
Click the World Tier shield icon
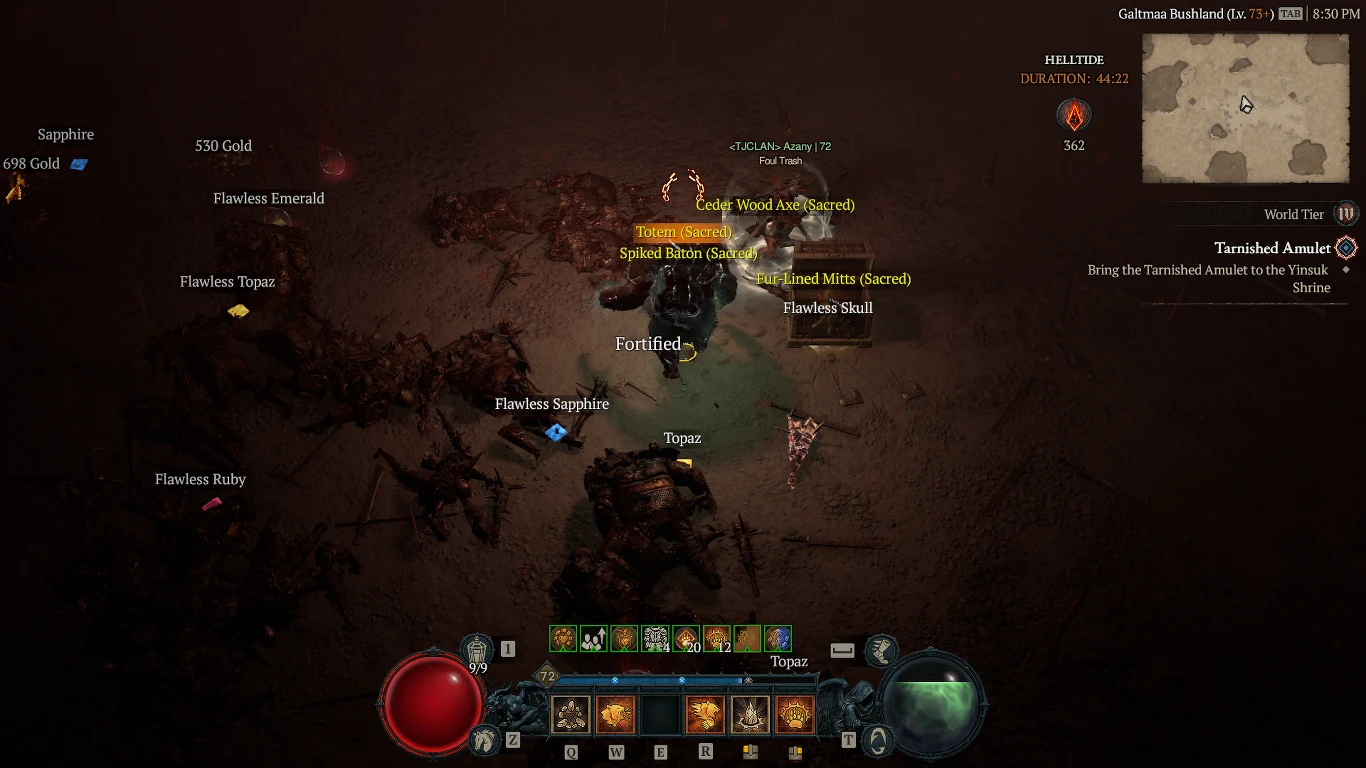click(x=1347, y=213)
